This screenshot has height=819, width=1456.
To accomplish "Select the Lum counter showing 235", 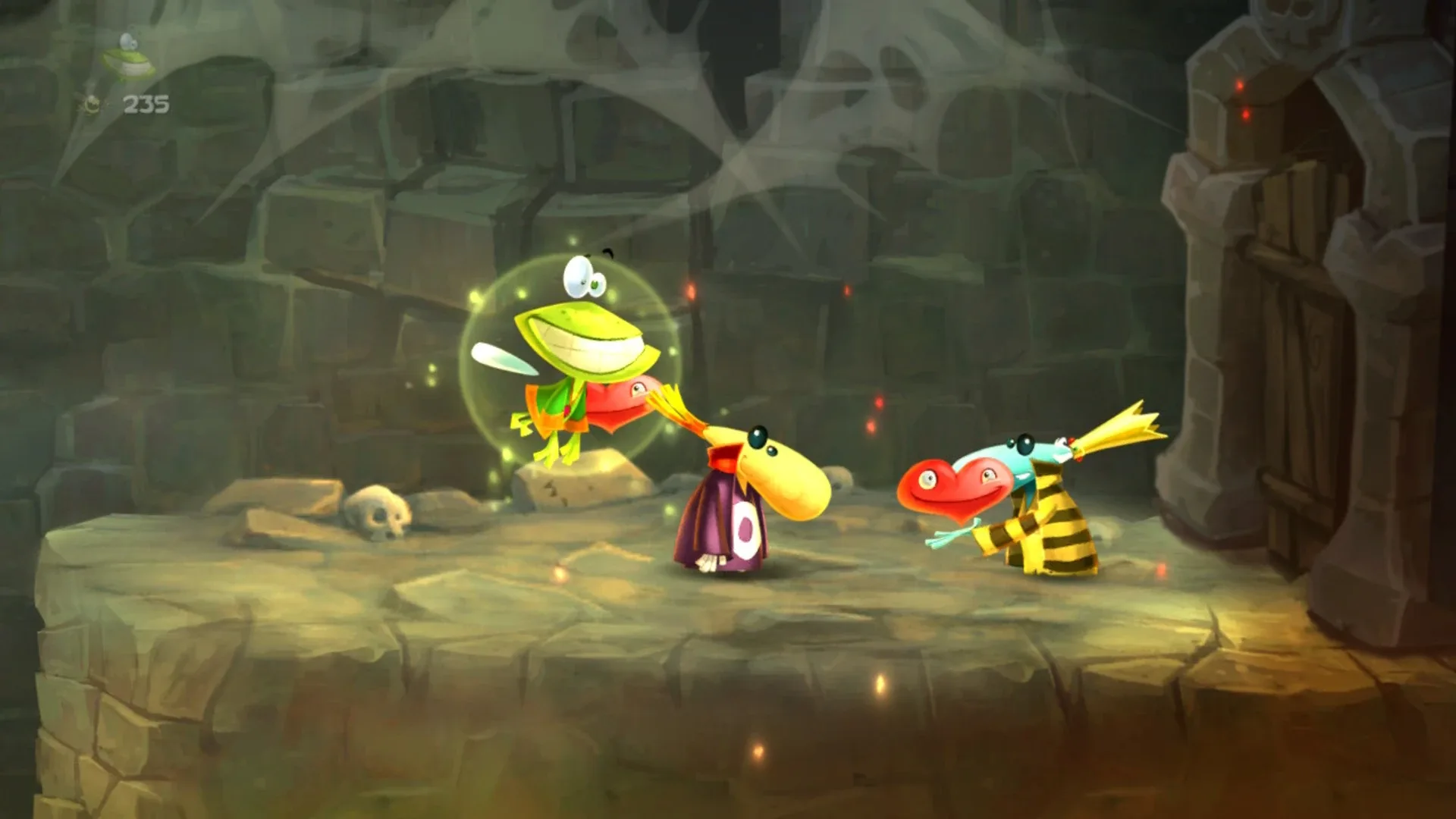I will pyautogui.click(x=144, y=101).
